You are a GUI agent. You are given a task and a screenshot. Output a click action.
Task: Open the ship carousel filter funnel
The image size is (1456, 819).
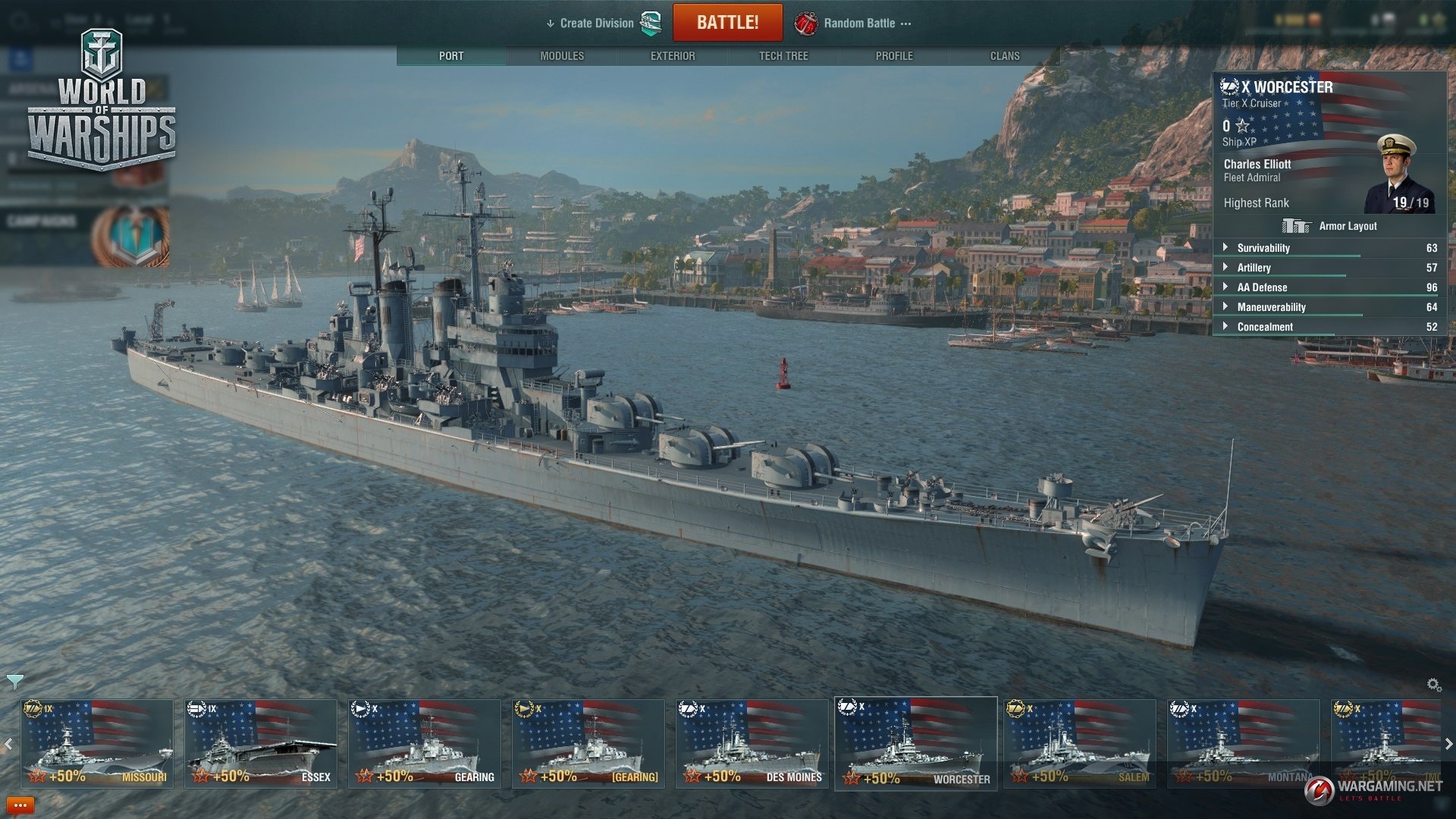(15, 682)
